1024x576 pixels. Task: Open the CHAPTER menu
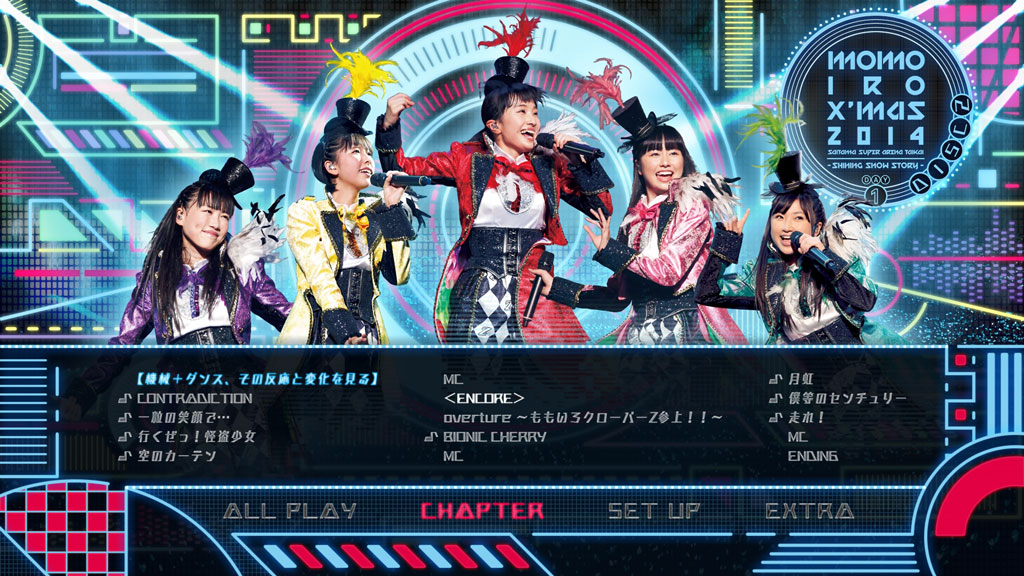click(x=482, y=511)
